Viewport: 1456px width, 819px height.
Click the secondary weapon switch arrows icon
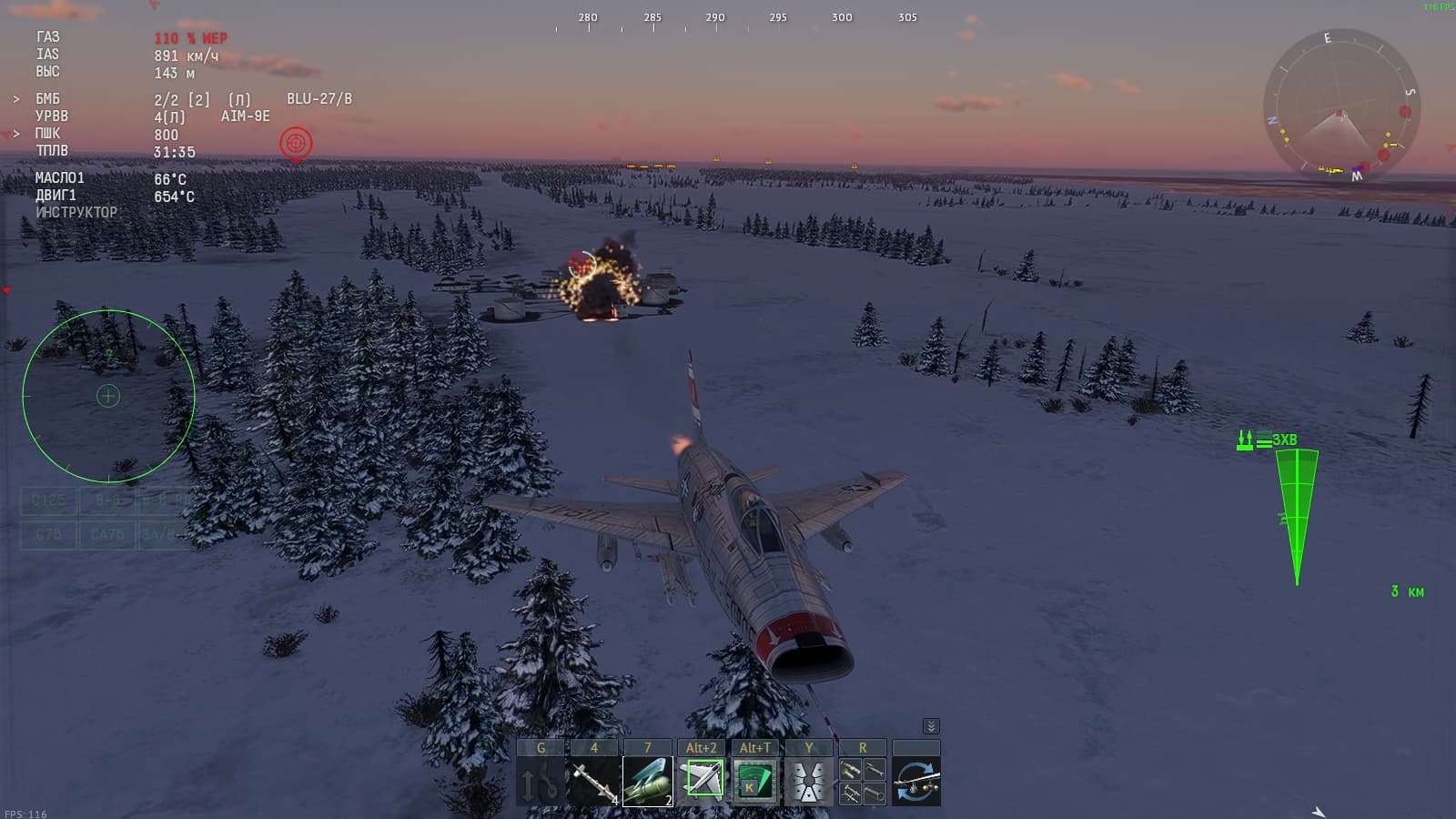(916, 781)
